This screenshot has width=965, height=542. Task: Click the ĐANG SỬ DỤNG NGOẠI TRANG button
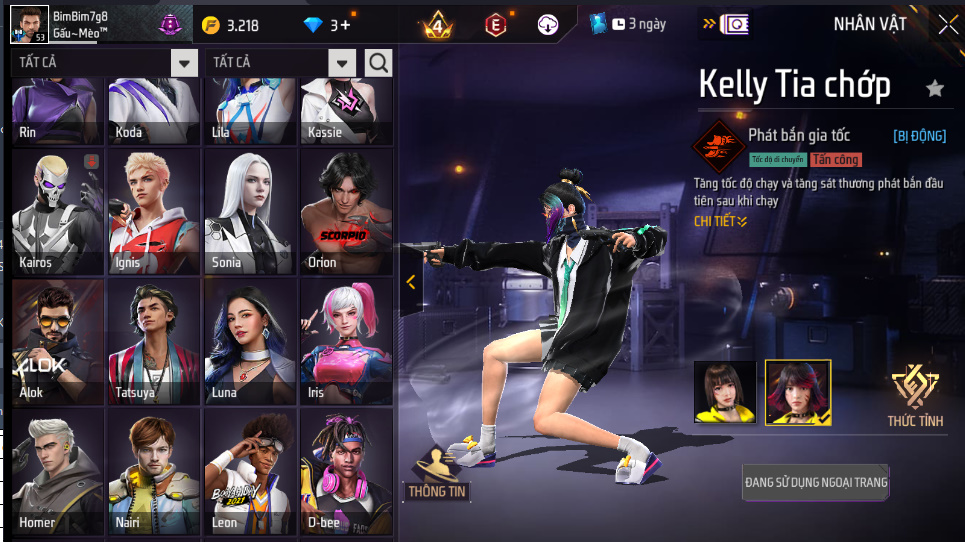(816, 483)
